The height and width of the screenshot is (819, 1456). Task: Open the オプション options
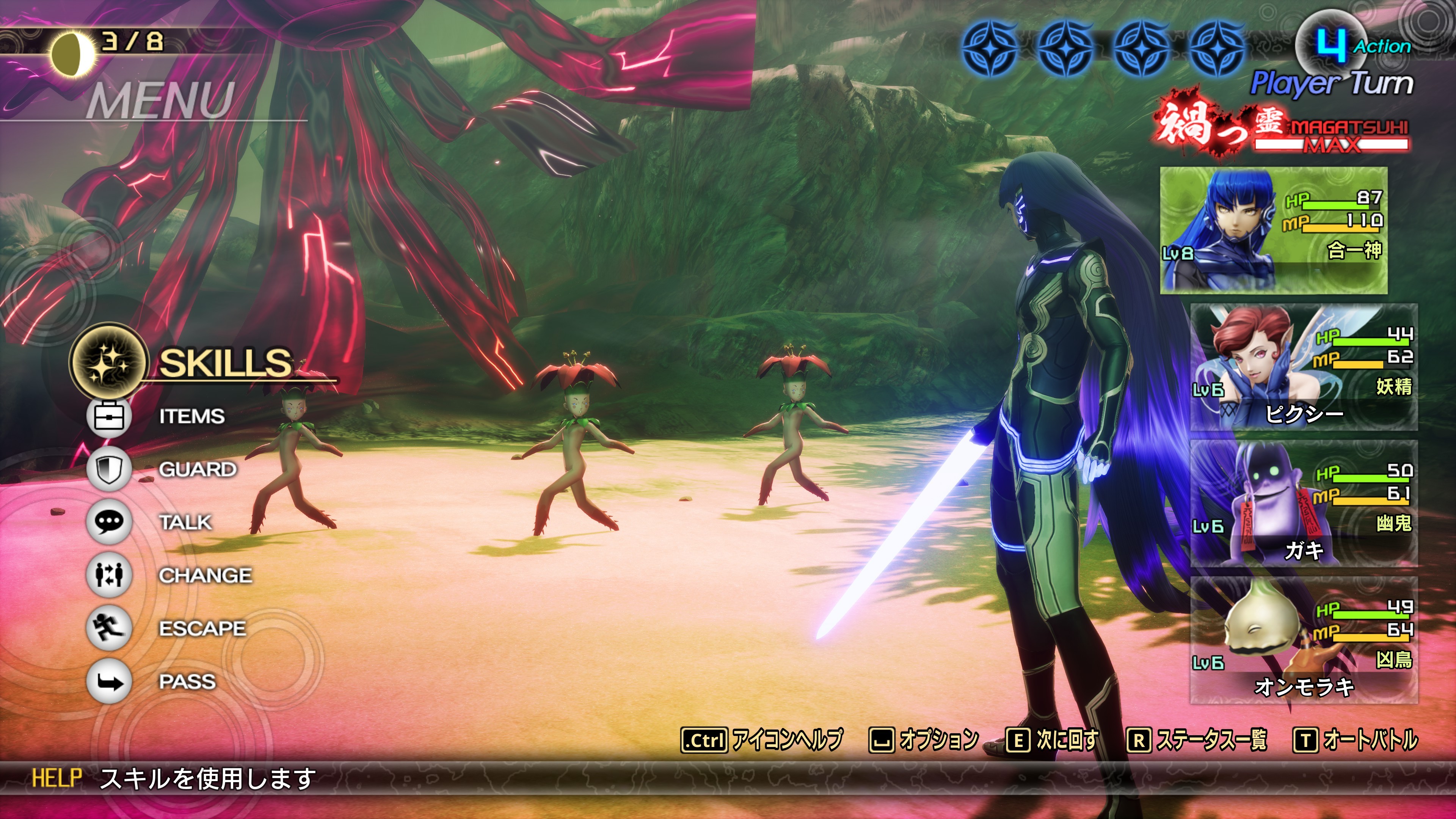[x=924, y=739]
